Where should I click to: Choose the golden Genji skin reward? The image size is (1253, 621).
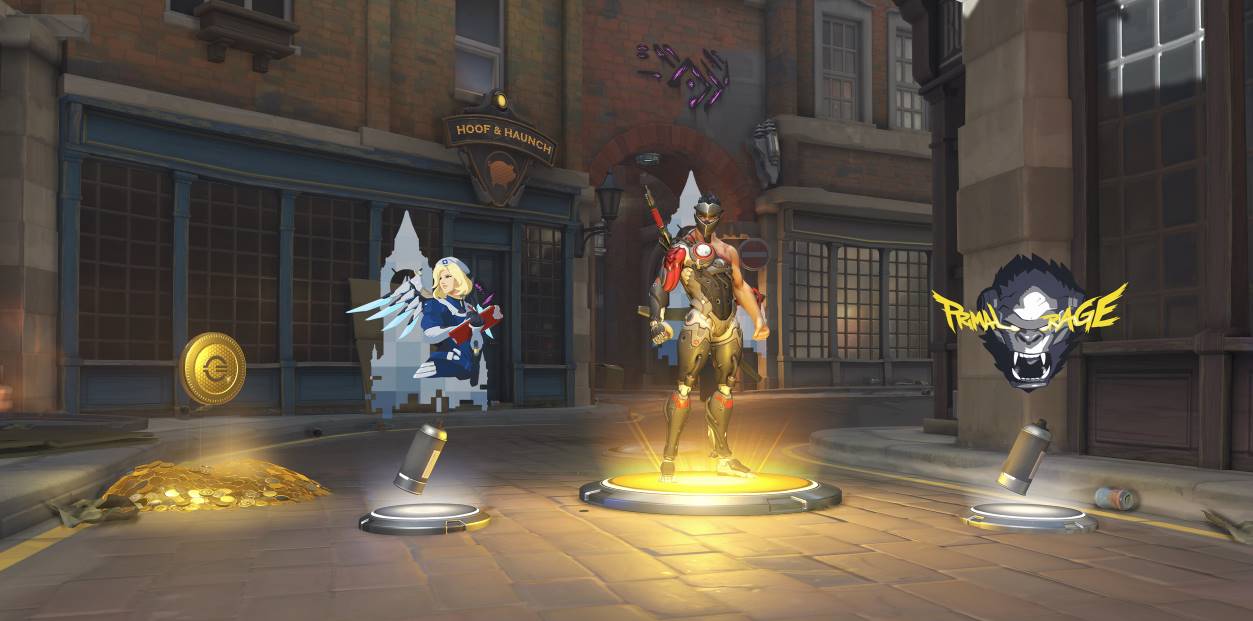(707, 330)
